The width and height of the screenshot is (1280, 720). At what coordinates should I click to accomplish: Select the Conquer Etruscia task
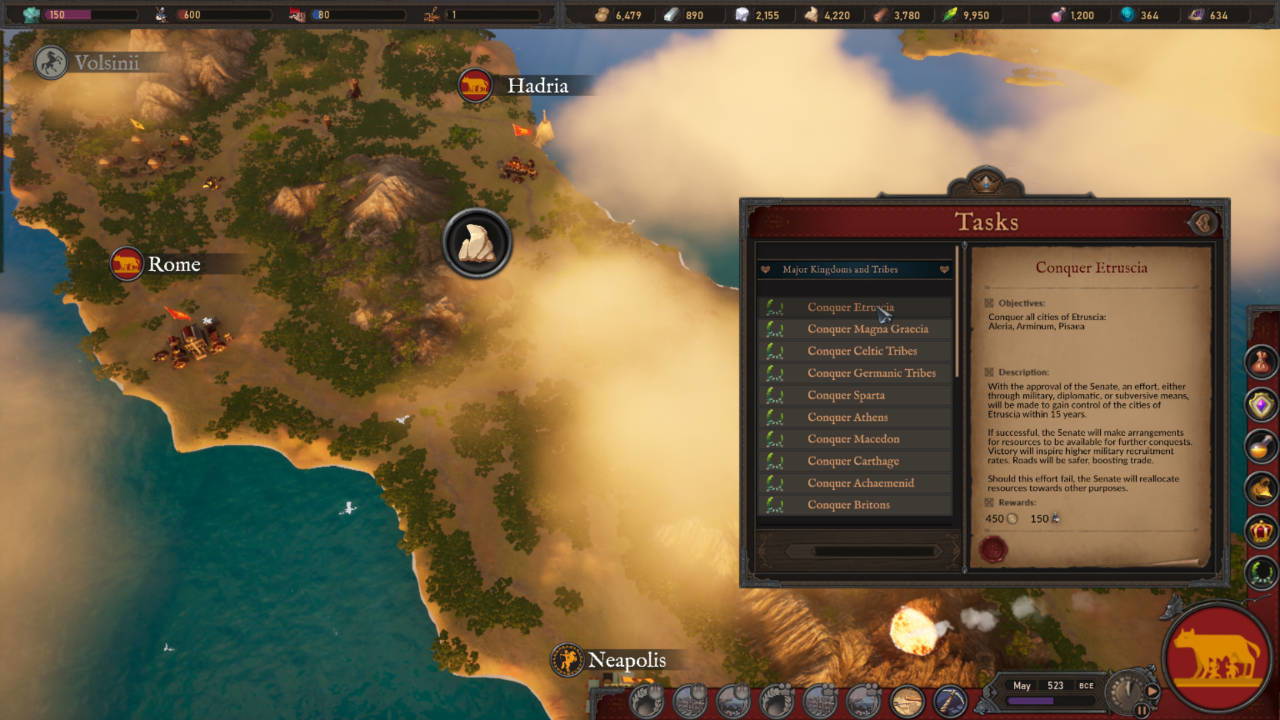[851, 307]
